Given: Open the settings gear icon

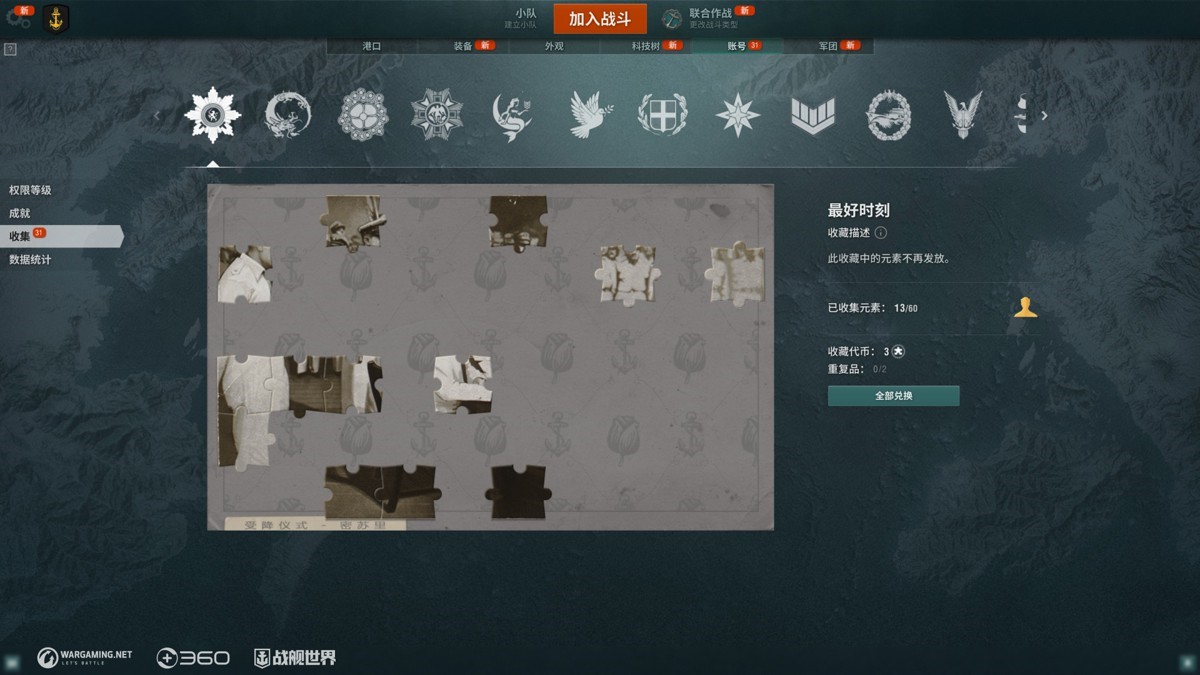Looking at the screenshot, I should pyautogui.click(x=18, y=18).
